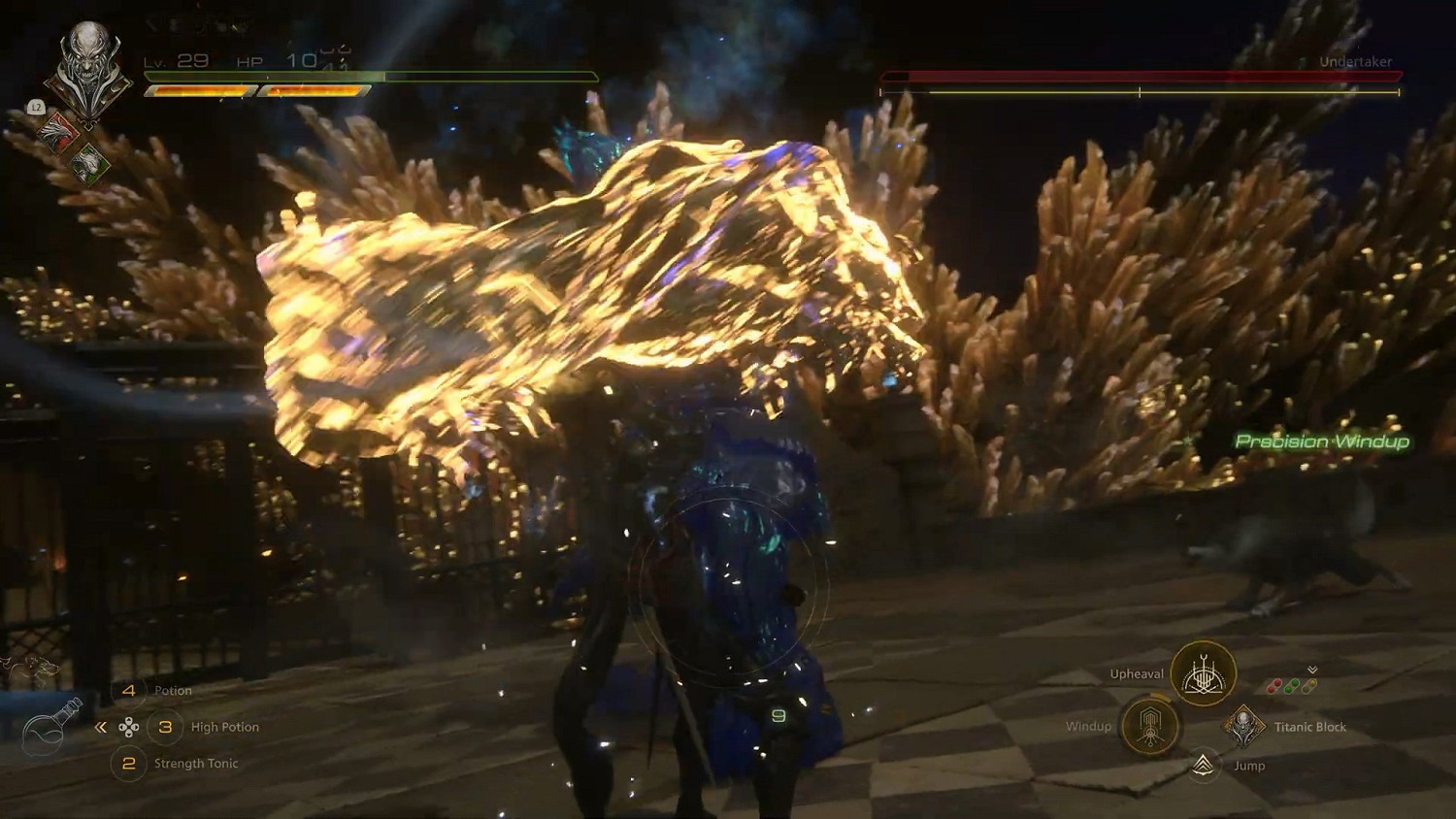1456x819 pixels.
Task: Select the Upheaval ability icon
Action: pos(1202,672)
